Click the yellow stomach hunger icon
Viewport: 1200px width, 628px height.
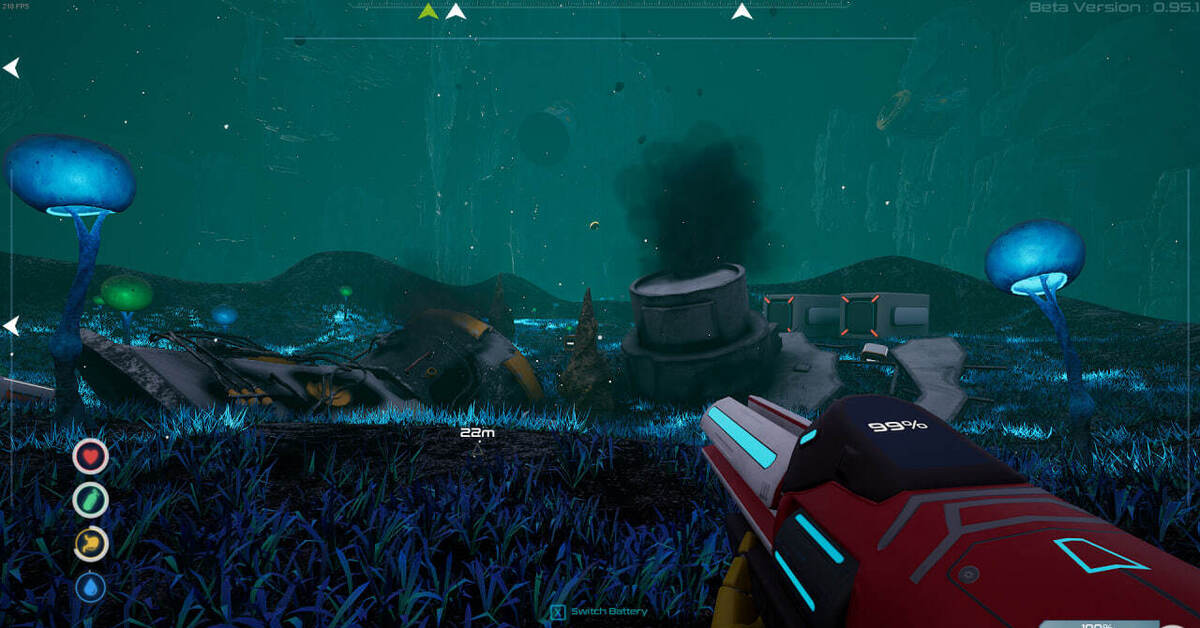click(90, 543)
